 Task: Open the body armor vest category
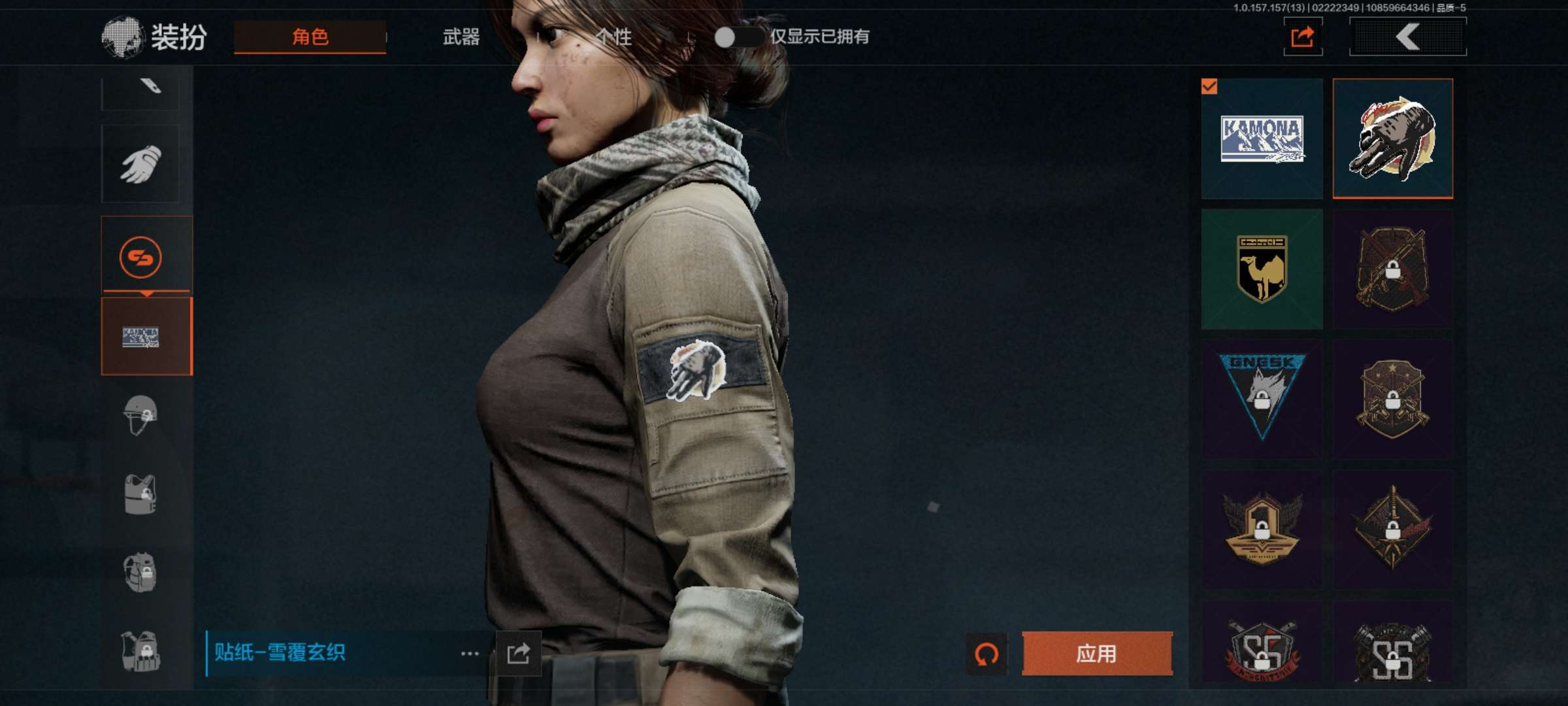(140, 494)
